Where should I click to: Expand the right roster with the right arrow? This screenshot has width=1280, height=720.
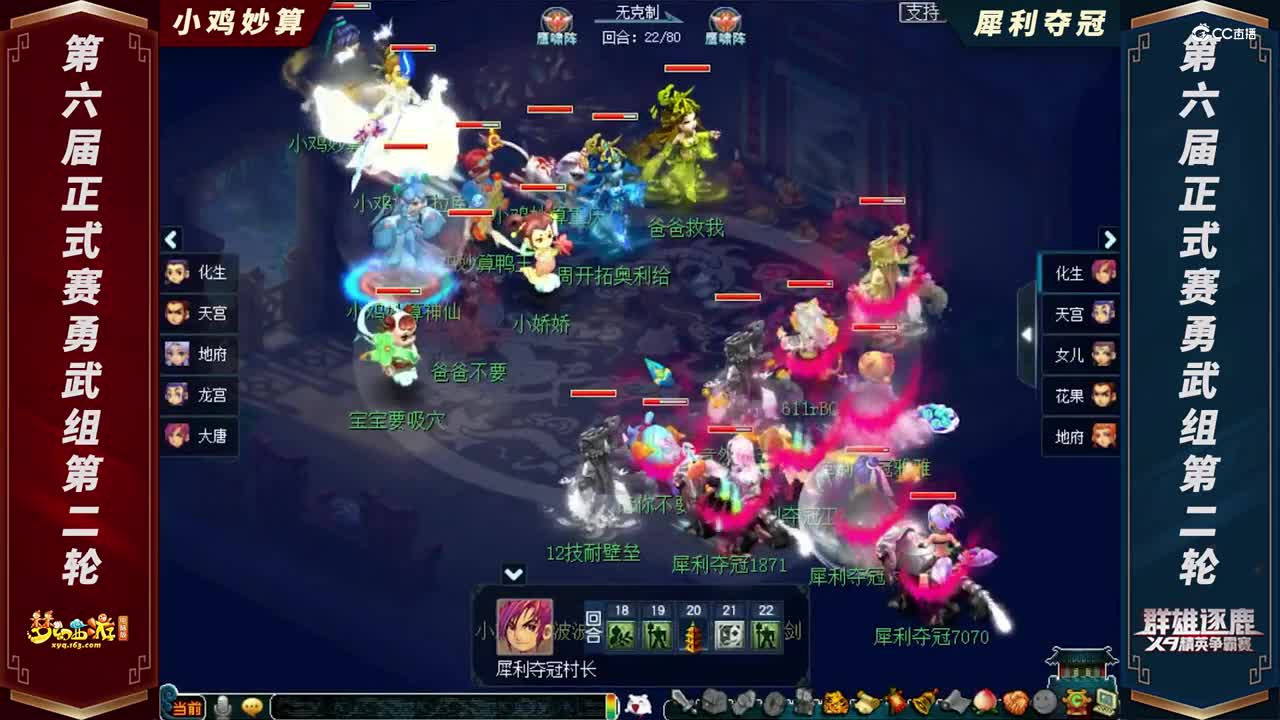tap(1110, 240)
